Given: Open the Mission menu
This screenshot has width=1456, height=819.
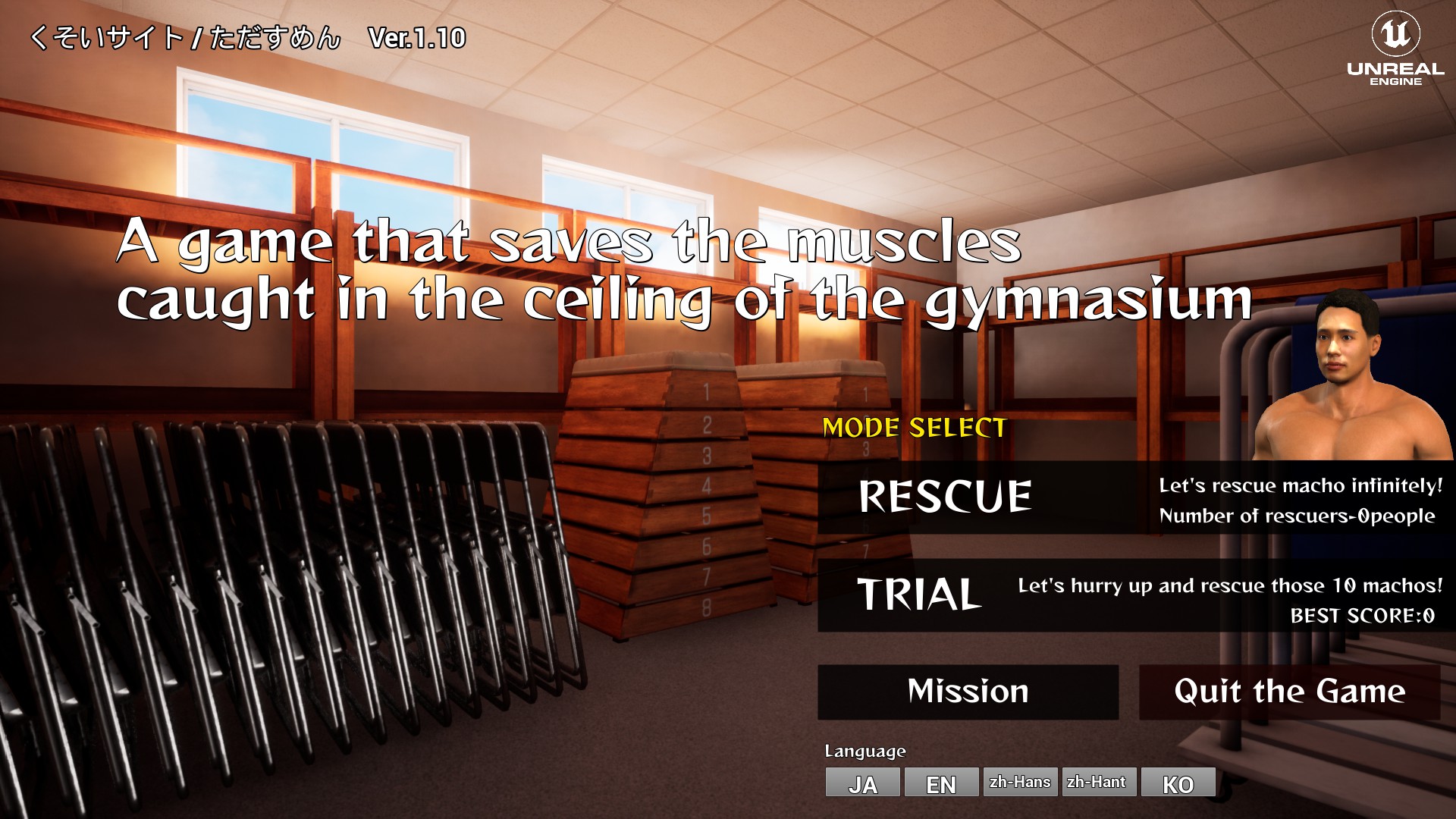Looking at the screenshot, I should (968, 692).
